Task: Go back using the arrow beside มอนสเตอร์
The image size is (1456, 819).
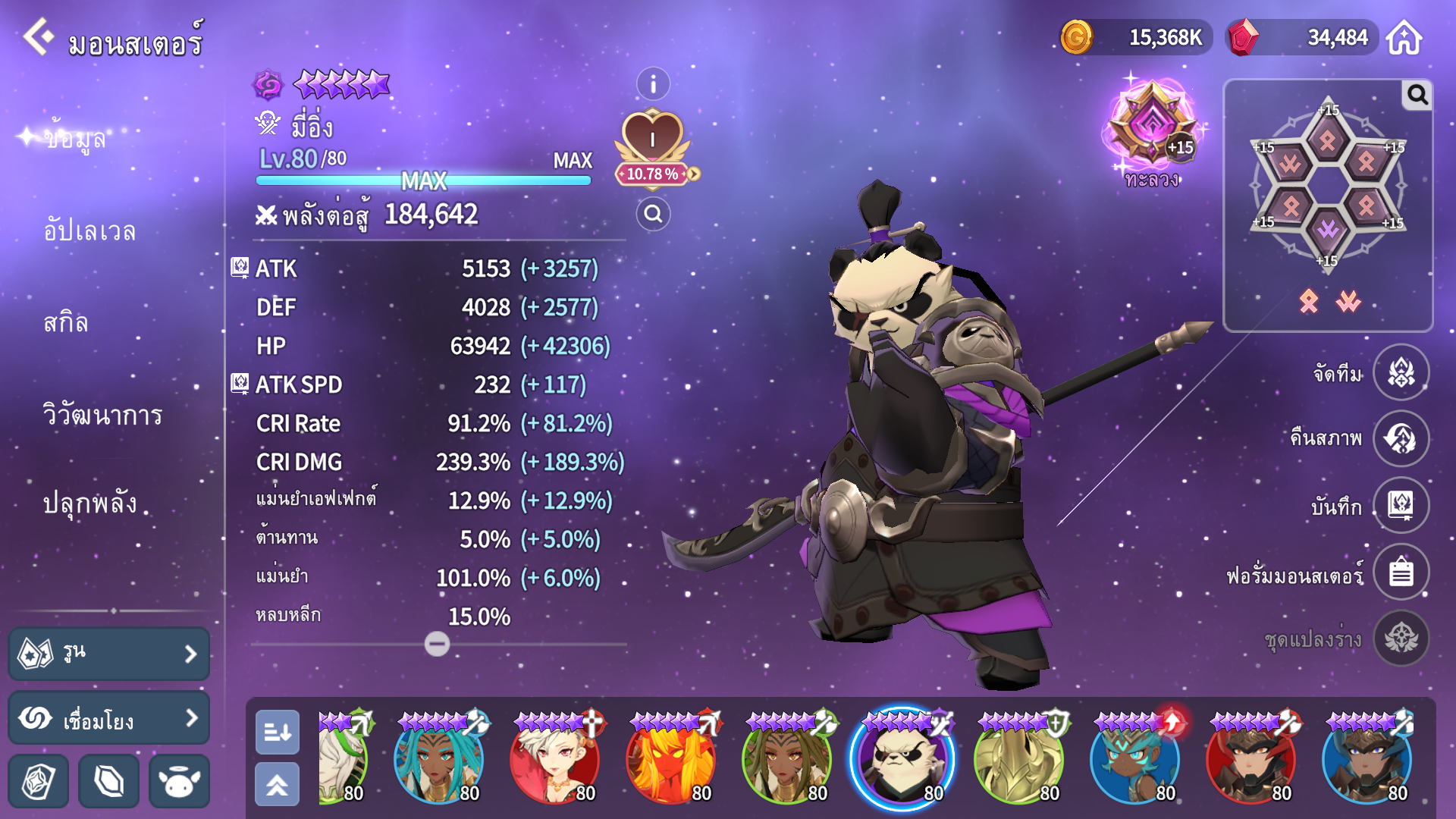Action: 38,36
